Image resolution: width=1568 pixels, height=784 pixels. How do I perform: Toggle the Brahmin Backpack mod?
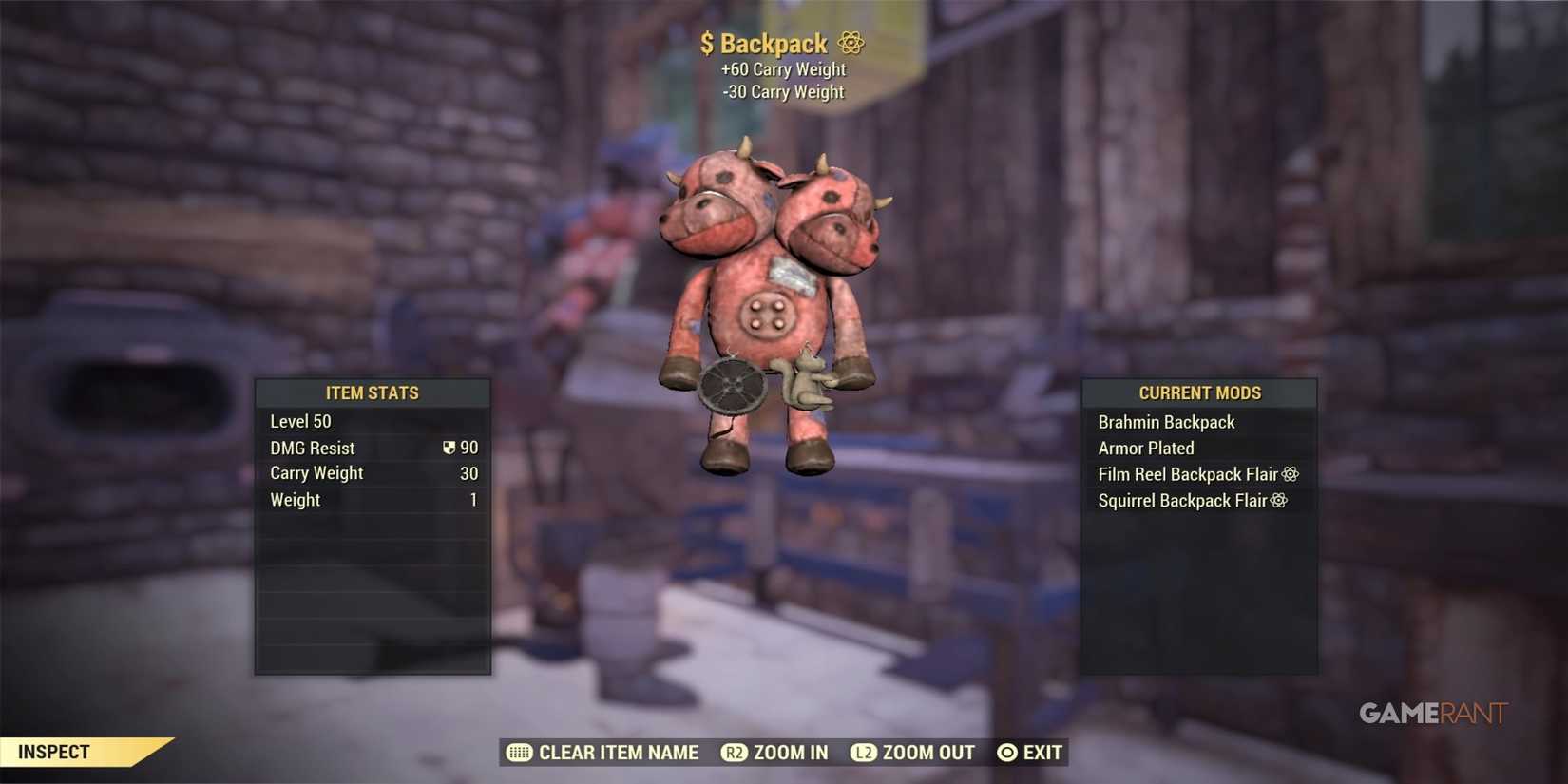pos(1166,421)
